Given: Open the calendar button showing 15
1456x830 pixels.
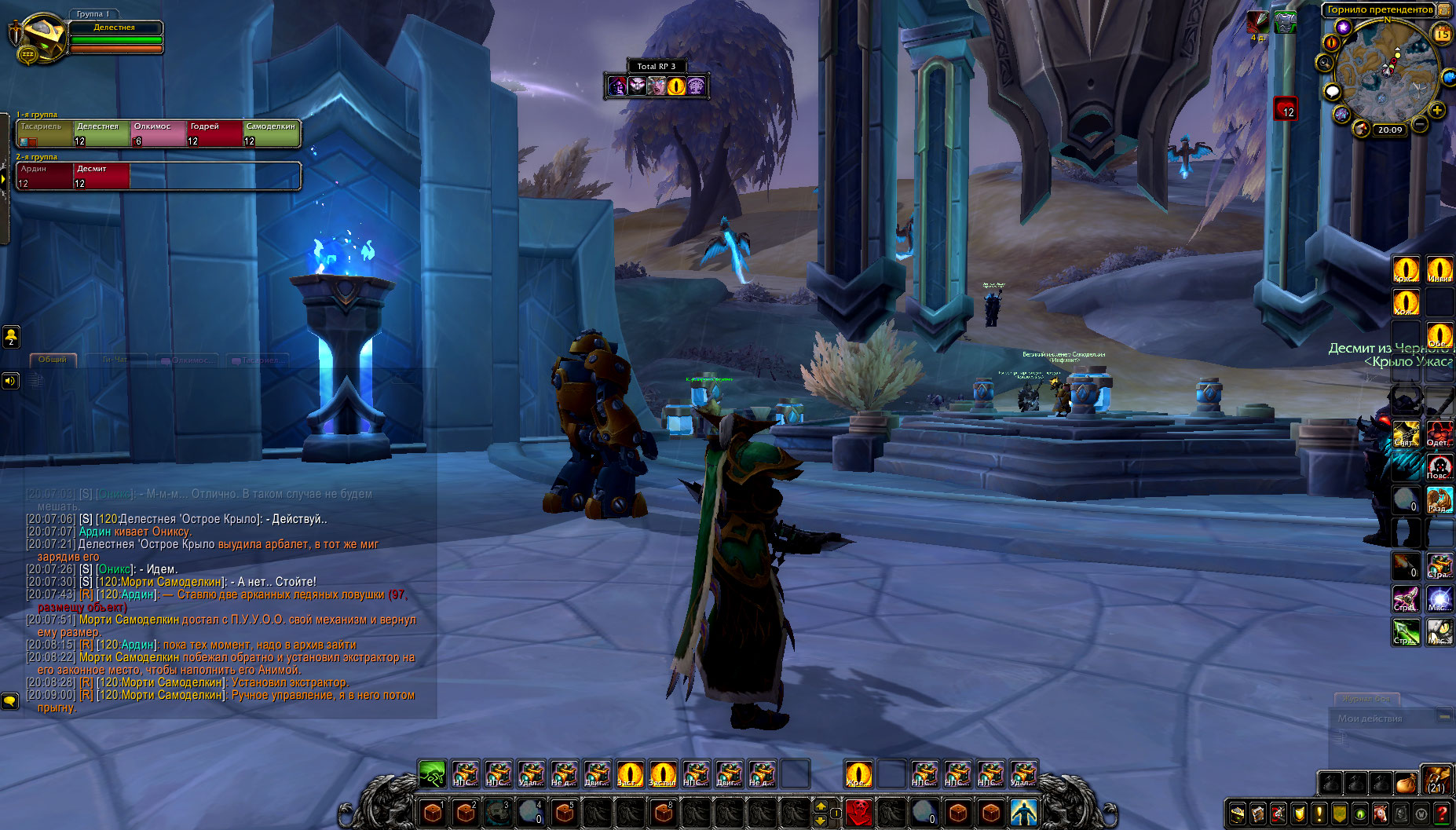Looking at the screenshot, I should click(1443, 34).
